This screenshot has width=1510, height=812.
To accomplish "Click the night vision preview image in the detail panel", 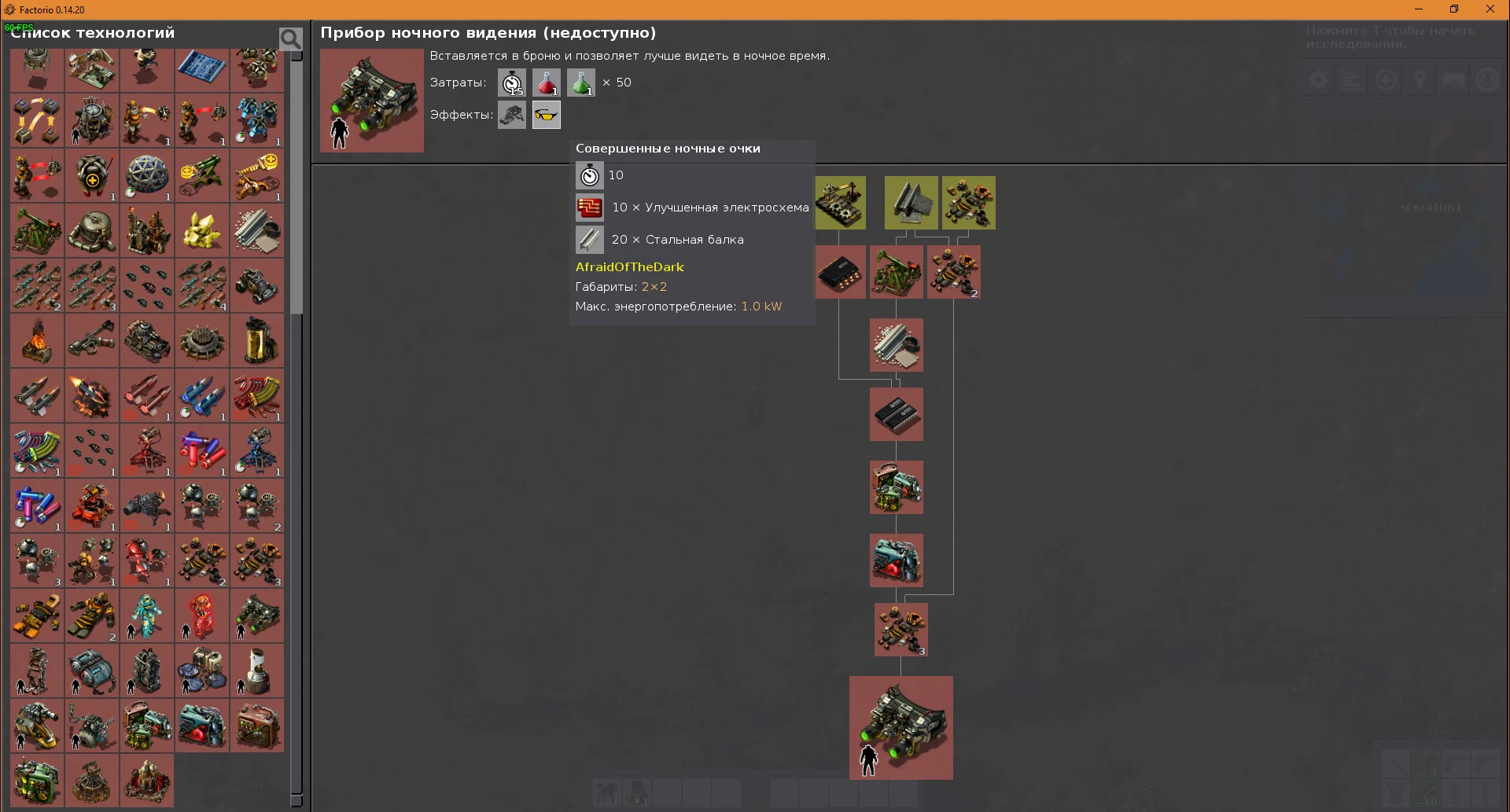I will (x=370, y=101).
